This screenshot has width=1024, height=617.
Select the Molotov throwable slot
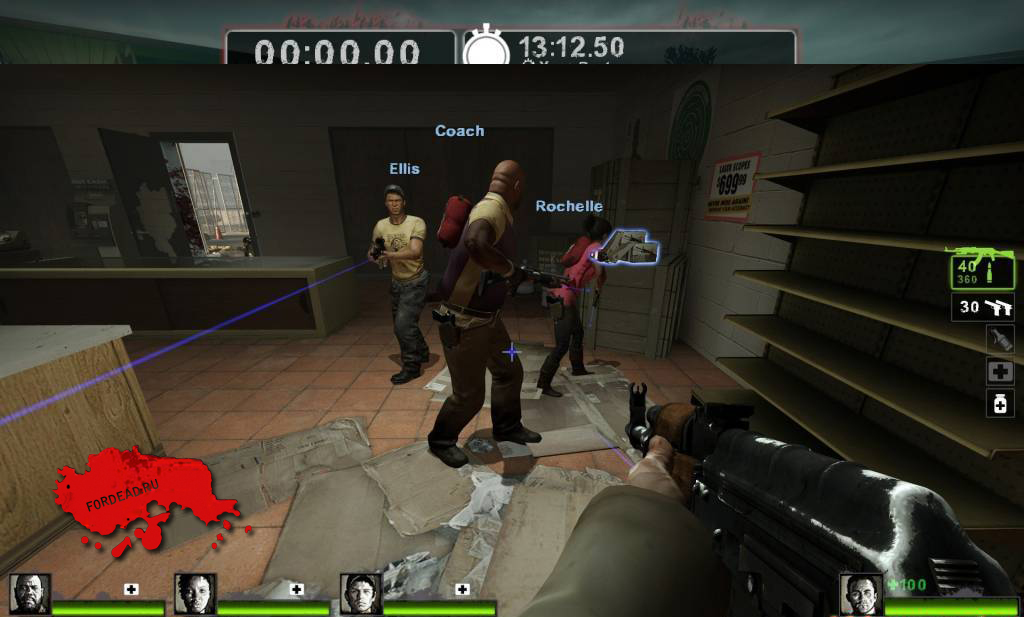1000,338
